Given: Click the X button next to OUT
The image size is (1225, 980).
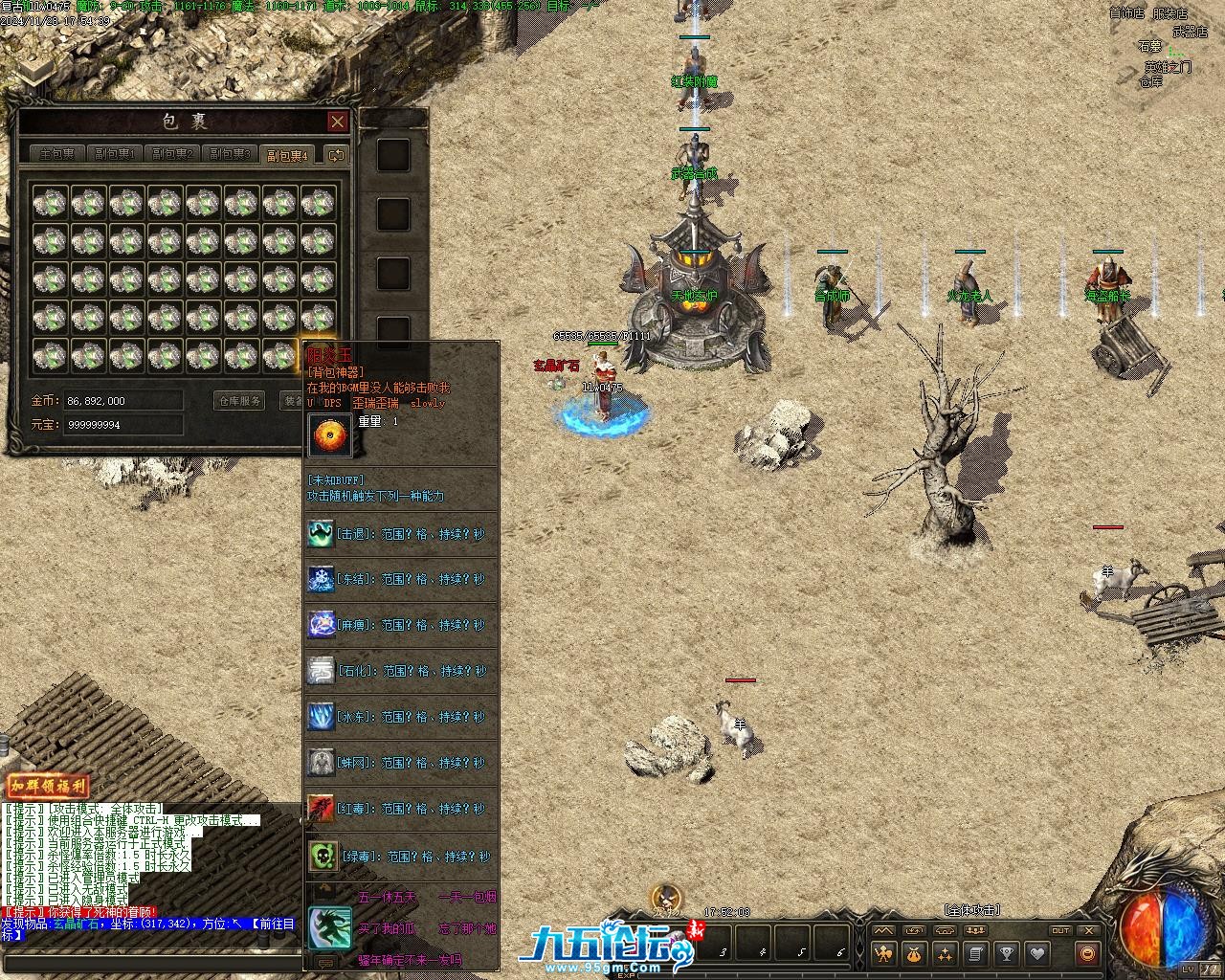Looking at the screenshot, I should click(1088, 930).
